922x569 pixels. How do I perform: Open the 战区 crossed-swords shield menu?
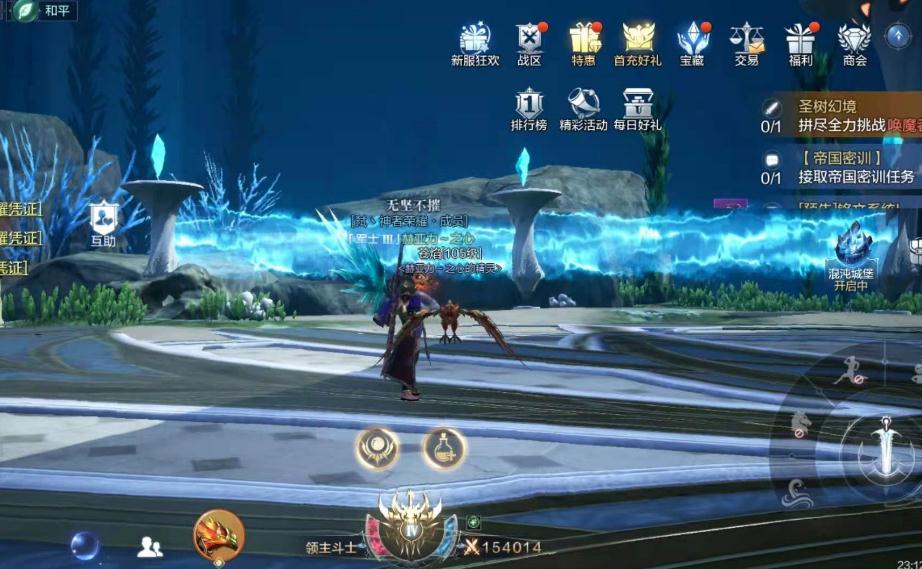tap(529, 40)
